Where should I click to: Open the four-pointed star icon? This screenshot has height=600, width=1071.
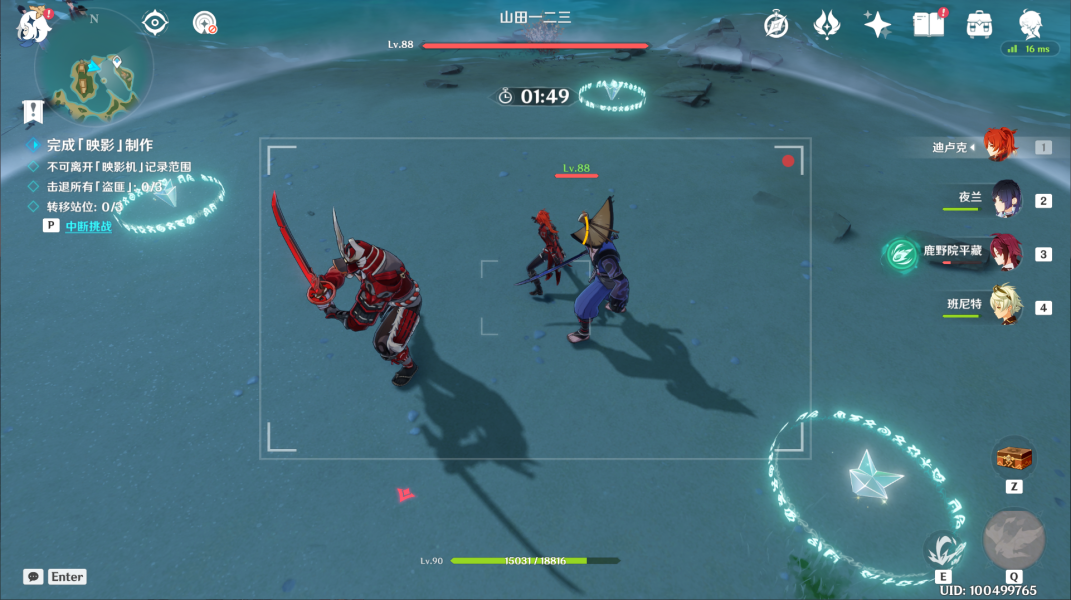tap(877, 25)
